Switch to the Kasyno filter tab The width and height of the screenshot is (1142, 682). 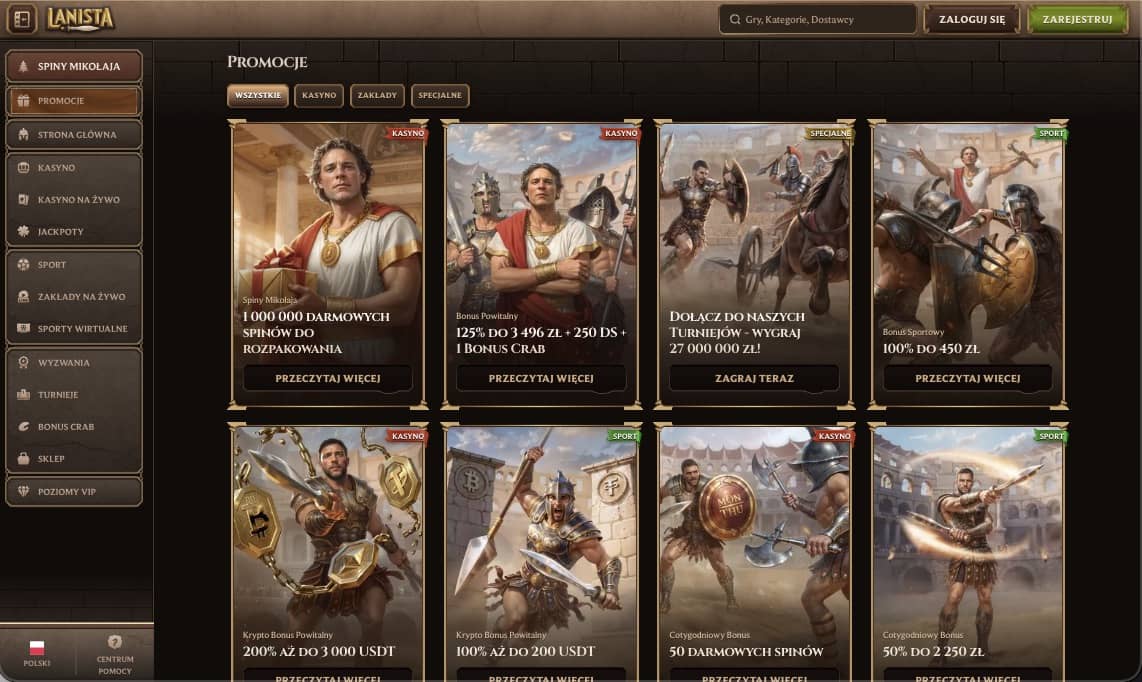pos(319,95)
